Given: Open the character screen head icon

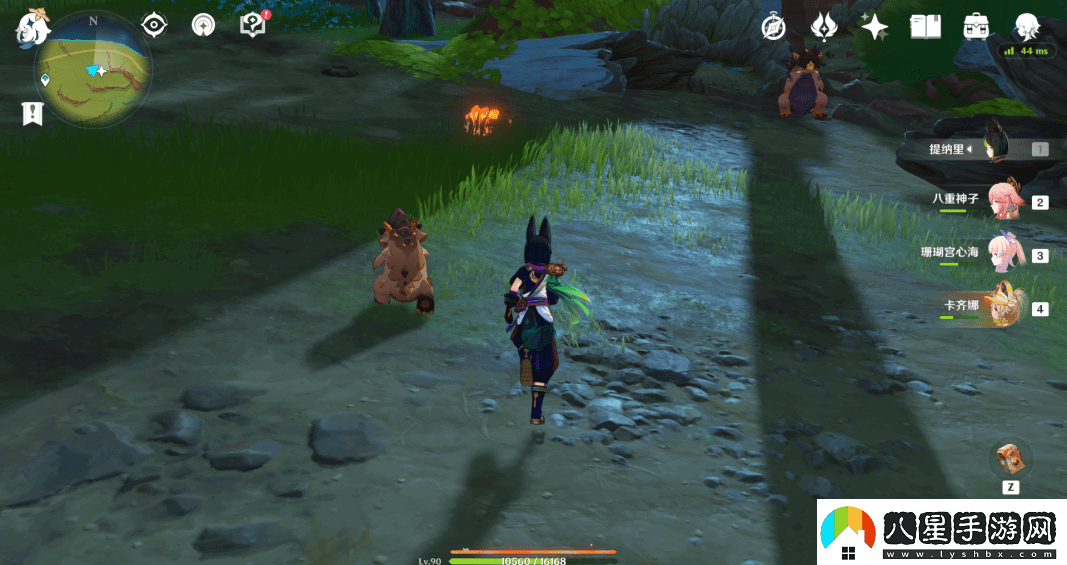Looking at the screenshot, I should 1026,27.
